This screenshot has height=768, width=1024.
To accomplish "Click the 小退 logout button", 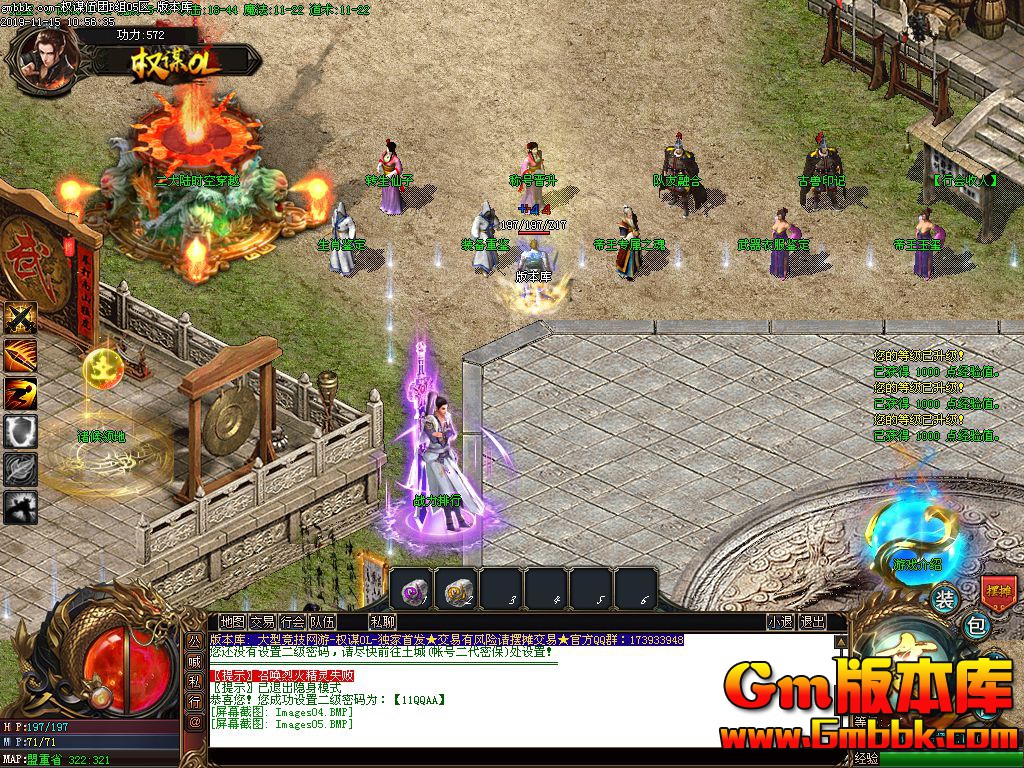I will [780, 621].
